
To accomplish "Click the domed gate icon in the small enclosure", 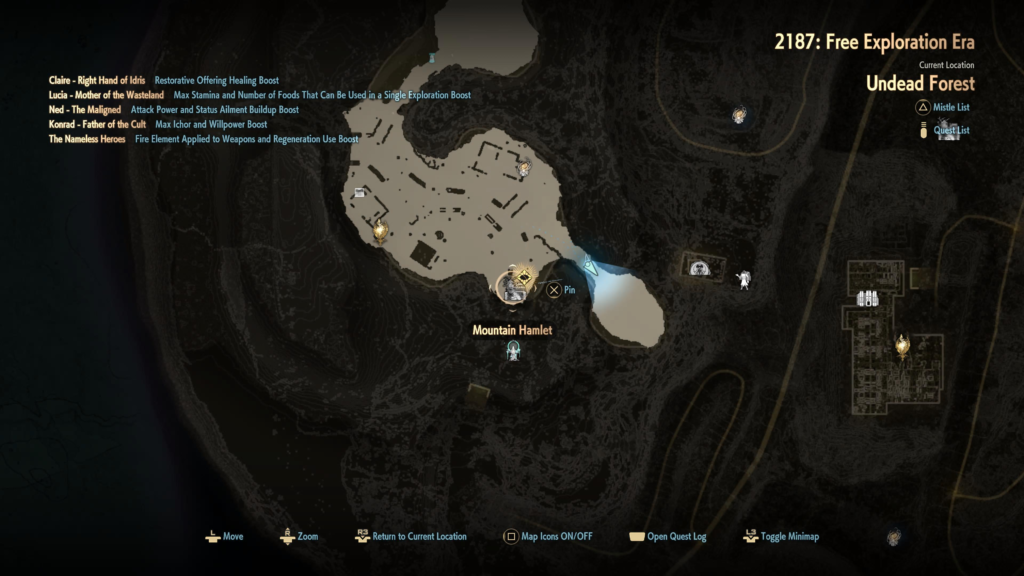I will 701,267.
